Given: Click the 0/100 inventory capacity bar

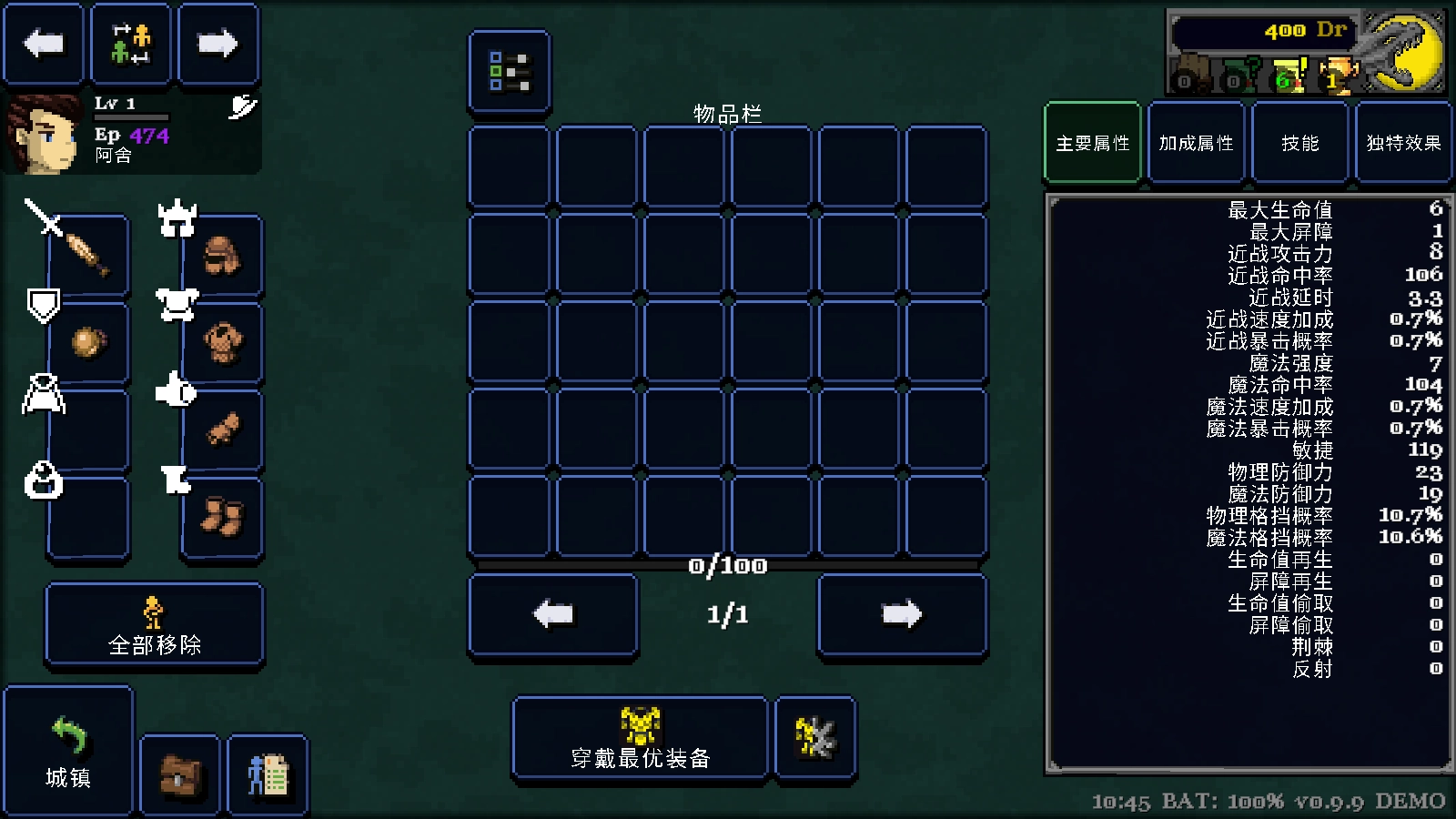Looking at the screenshot, I should [728, 567].
